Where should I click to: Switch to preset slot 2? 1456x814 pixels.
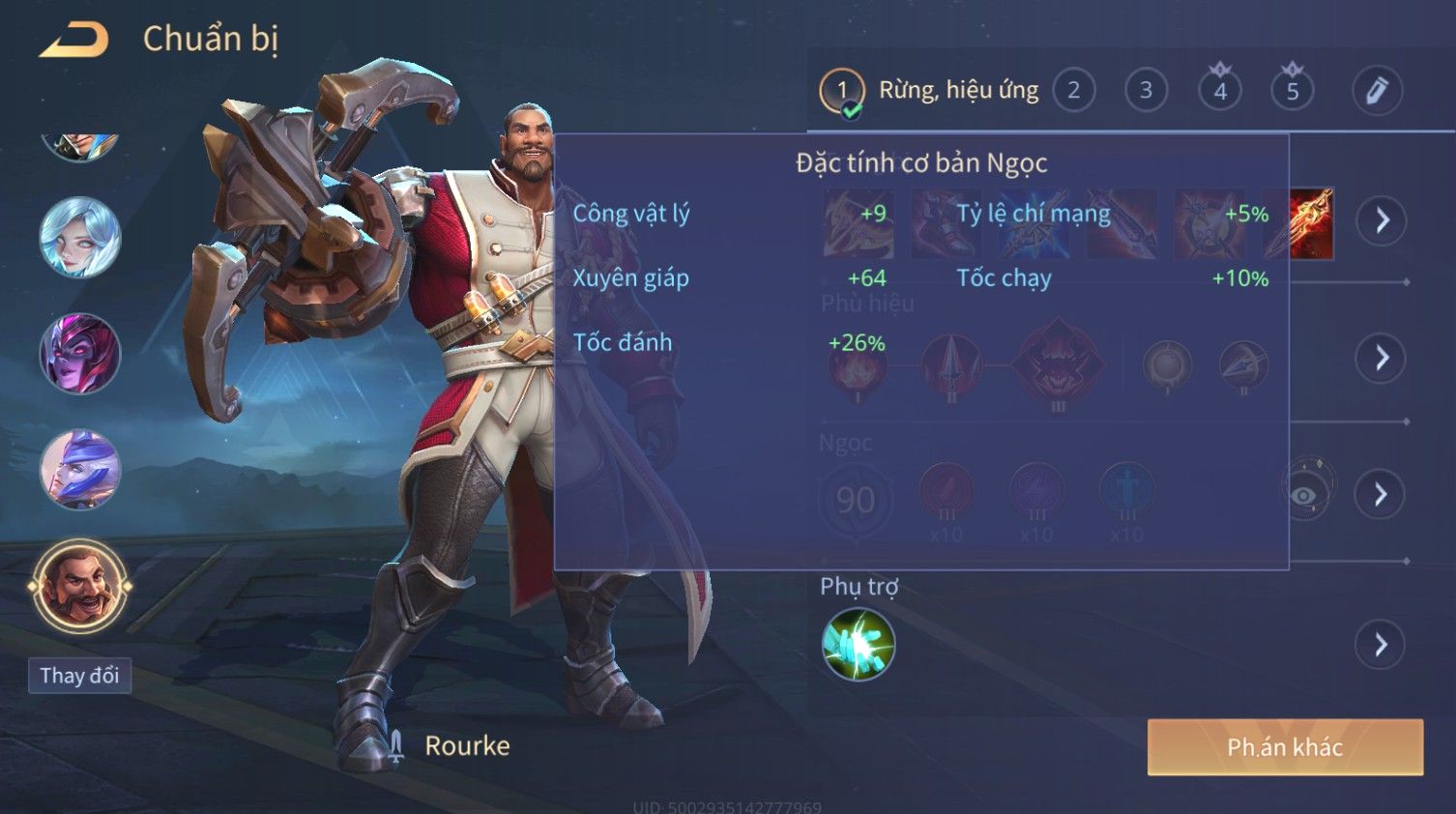click(x=1073, y=91)
